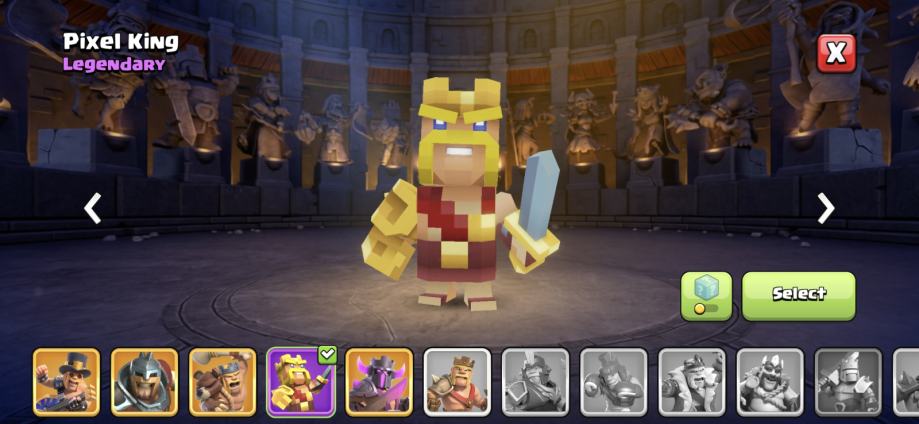Image resolution: width=919 pixels, height=424 pixels.
Task: Choose the gladiator helmet king skin thumbnail
Action: 144,381
